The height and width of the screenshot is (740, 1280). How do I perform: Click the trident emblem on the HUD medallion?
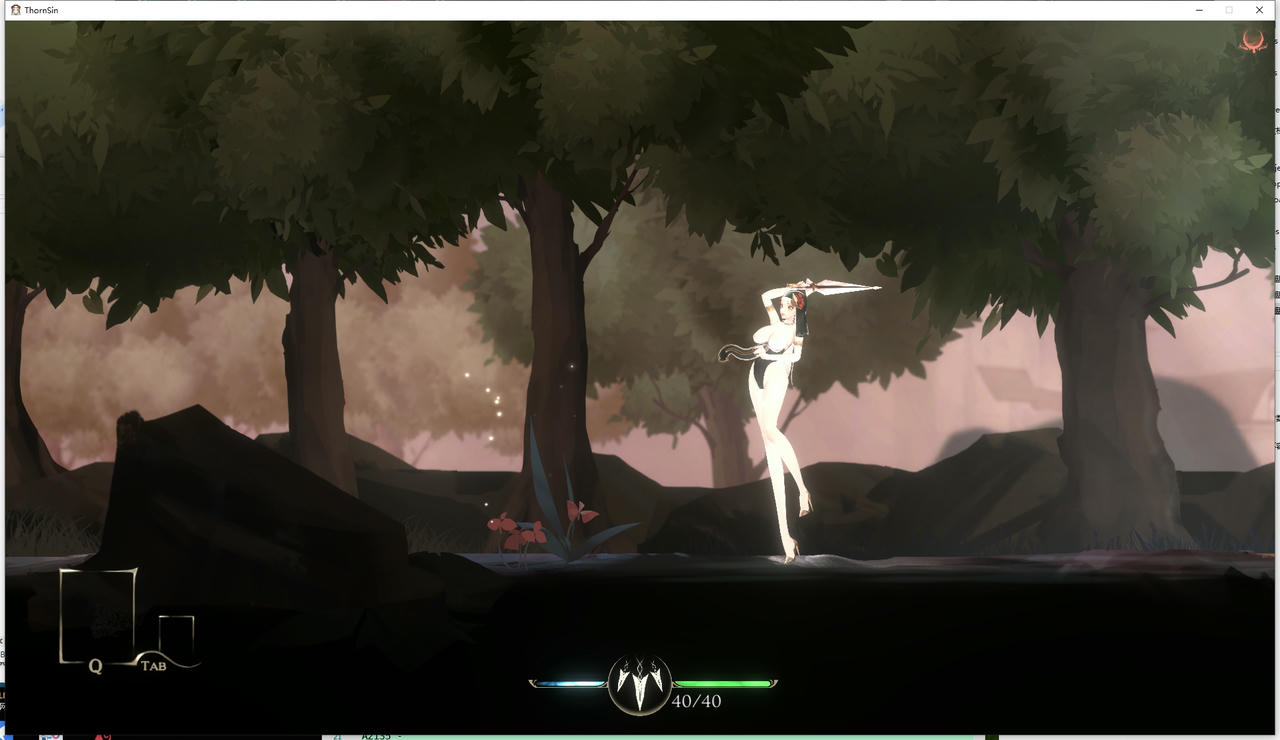tap(640, 684)
